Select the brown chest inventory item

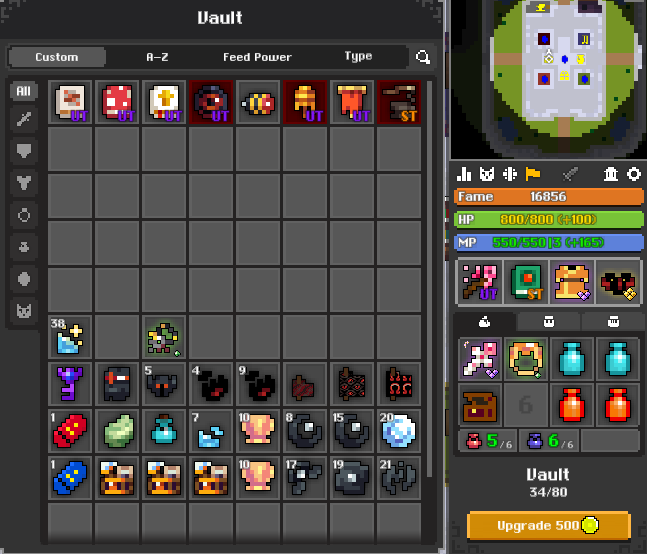pyautogui.click(x=479, y=404)
